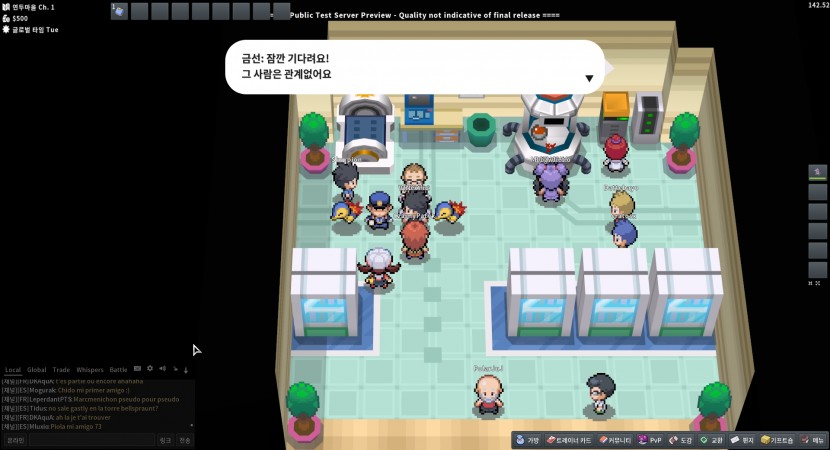Switch to the Trade chat tab
The width and height of the screenshot is (830, 450).
point(62,370)
